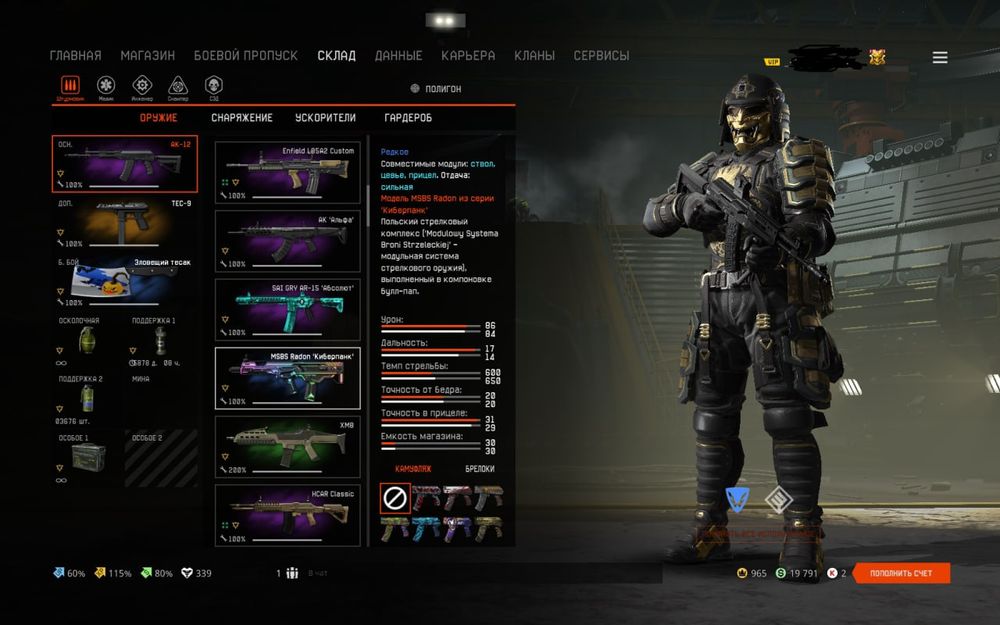Open the hamburger menu icon
1000x625 pixels.
pos(940,58)
